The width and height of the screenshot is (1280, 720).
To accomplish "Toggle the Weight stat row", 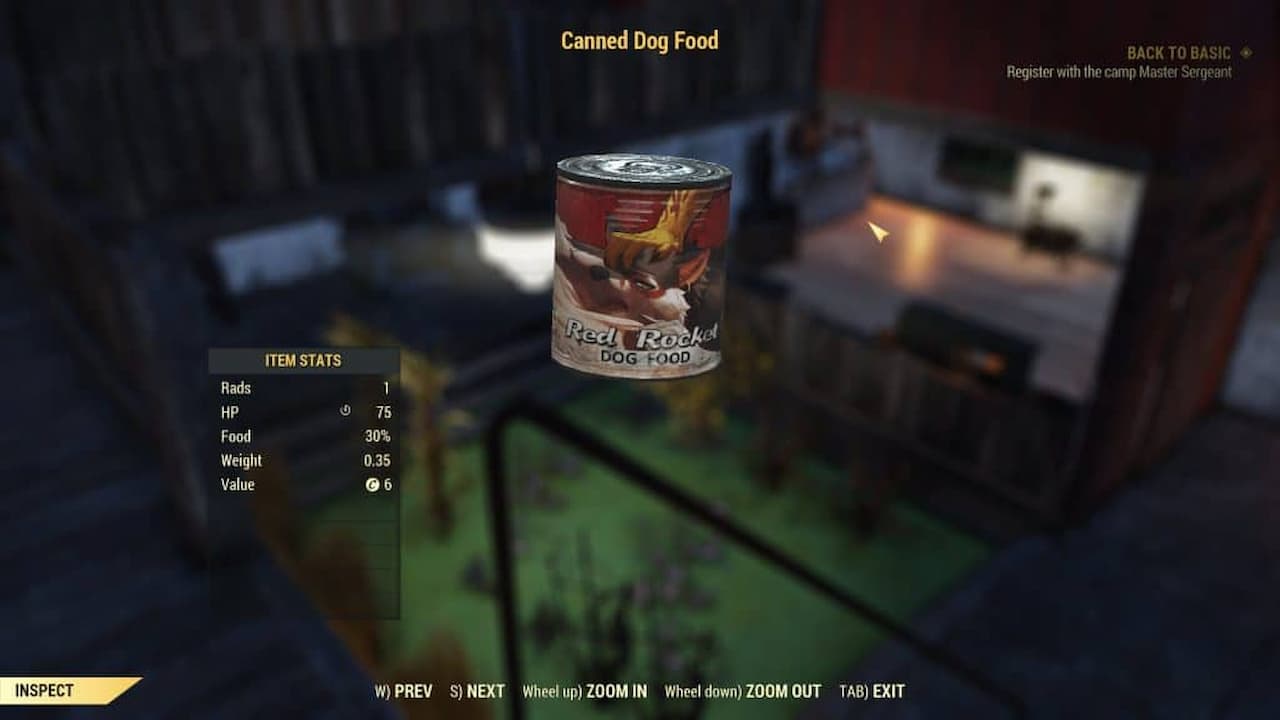I will point(300,460).
